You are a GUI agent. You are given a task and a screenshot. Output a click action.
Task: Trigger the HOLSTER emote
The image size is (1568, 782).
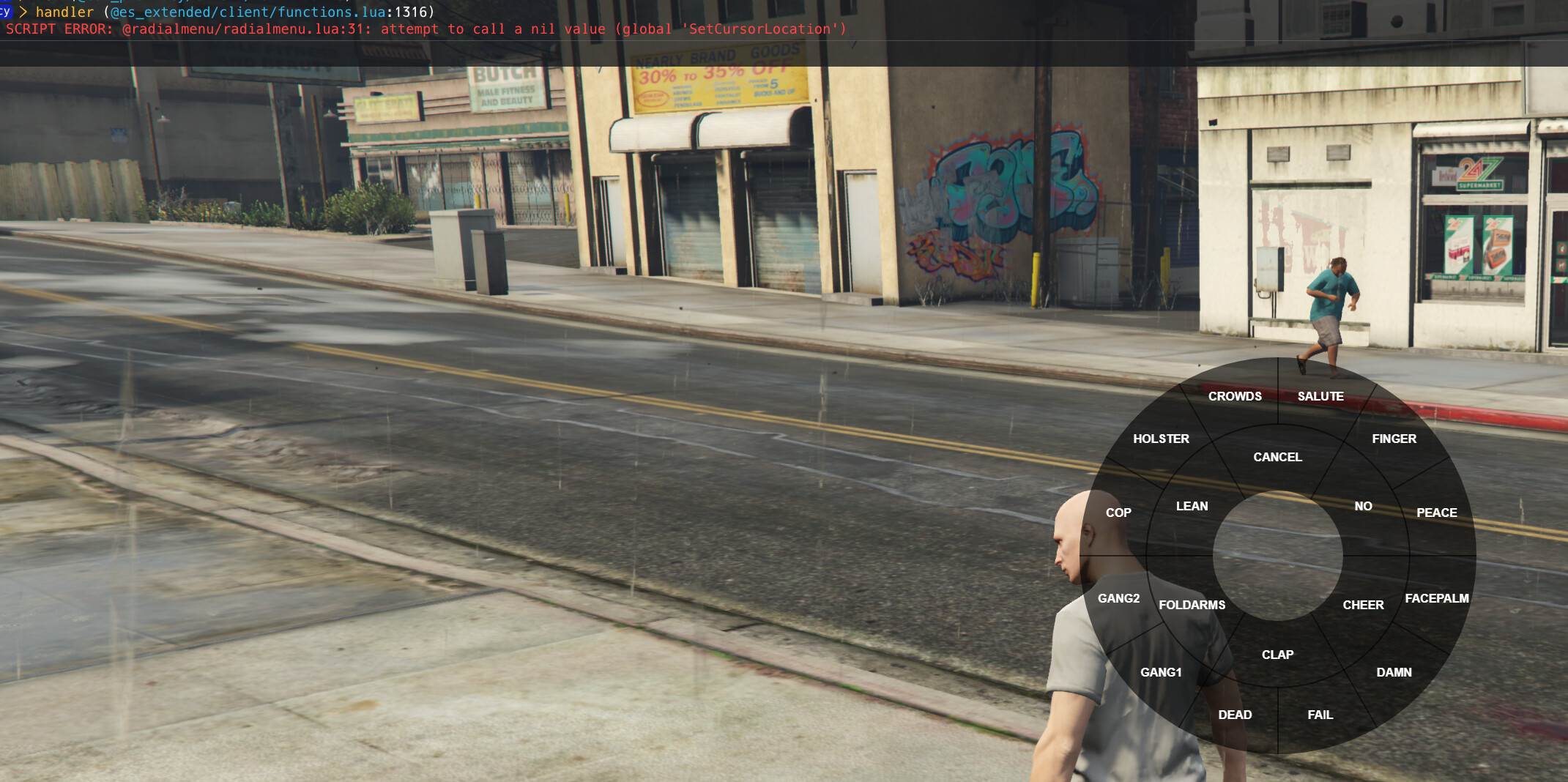click(1162, 438)
